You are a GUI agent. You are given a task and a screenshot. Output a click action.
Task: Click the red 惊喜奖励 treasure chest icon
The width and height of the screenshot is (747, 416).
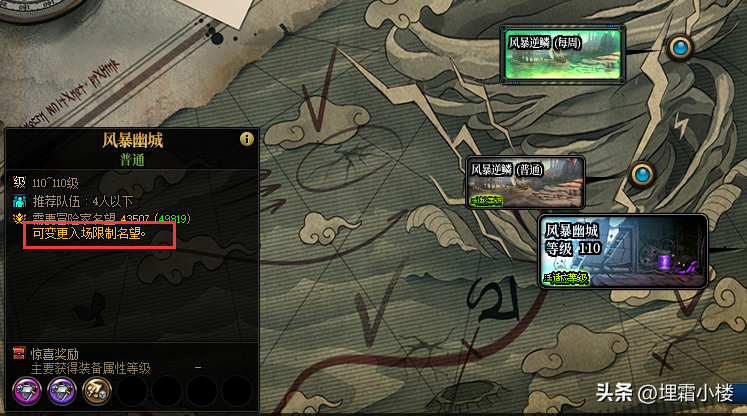tap(19, 353)
